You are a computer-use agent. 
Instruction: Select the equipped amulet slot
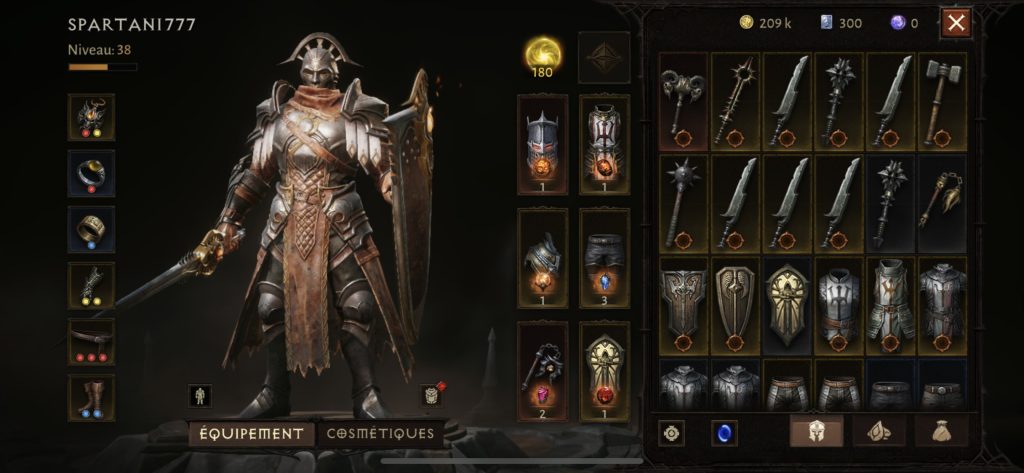click(x=91, y=117)
